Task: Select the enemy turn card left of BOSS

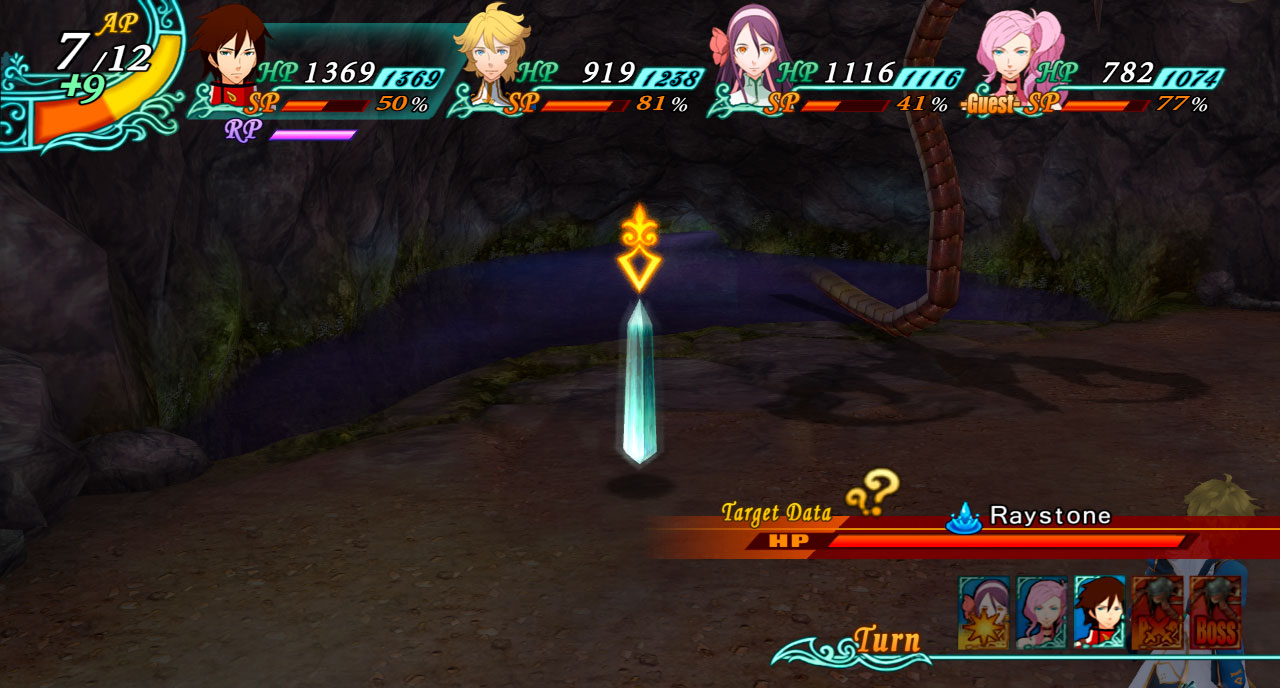Action: coord(1157,613)
